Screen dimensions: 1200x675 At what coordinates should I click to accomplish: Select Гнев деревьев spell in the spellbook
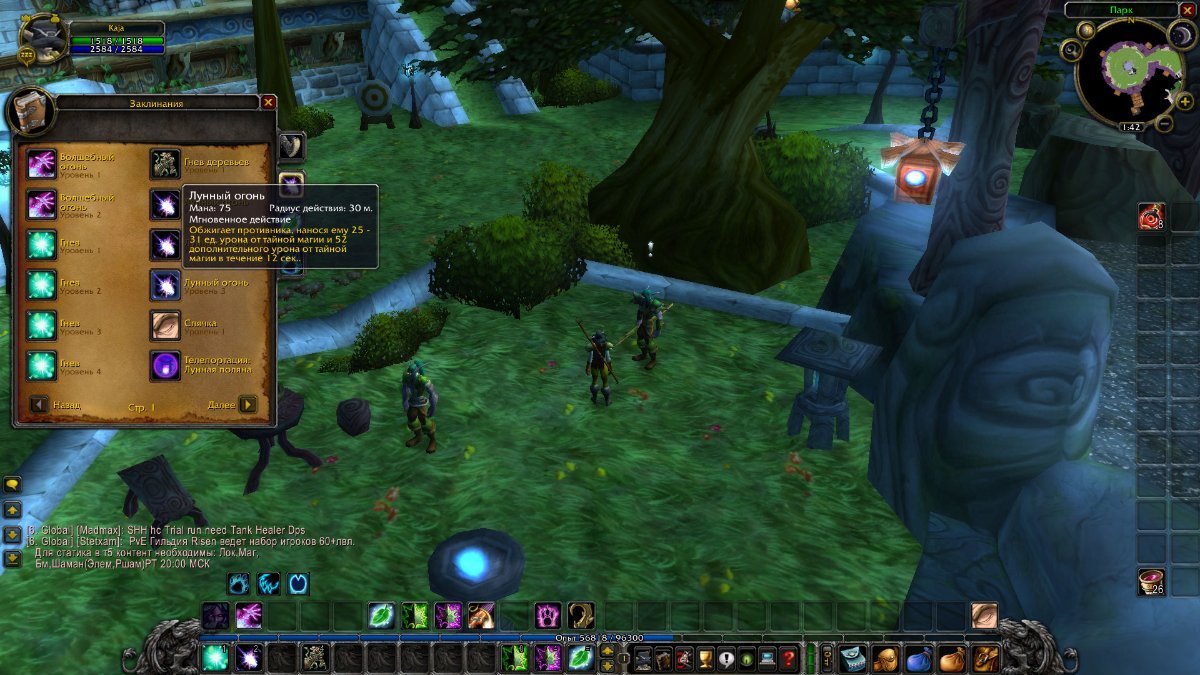[165, 164]
